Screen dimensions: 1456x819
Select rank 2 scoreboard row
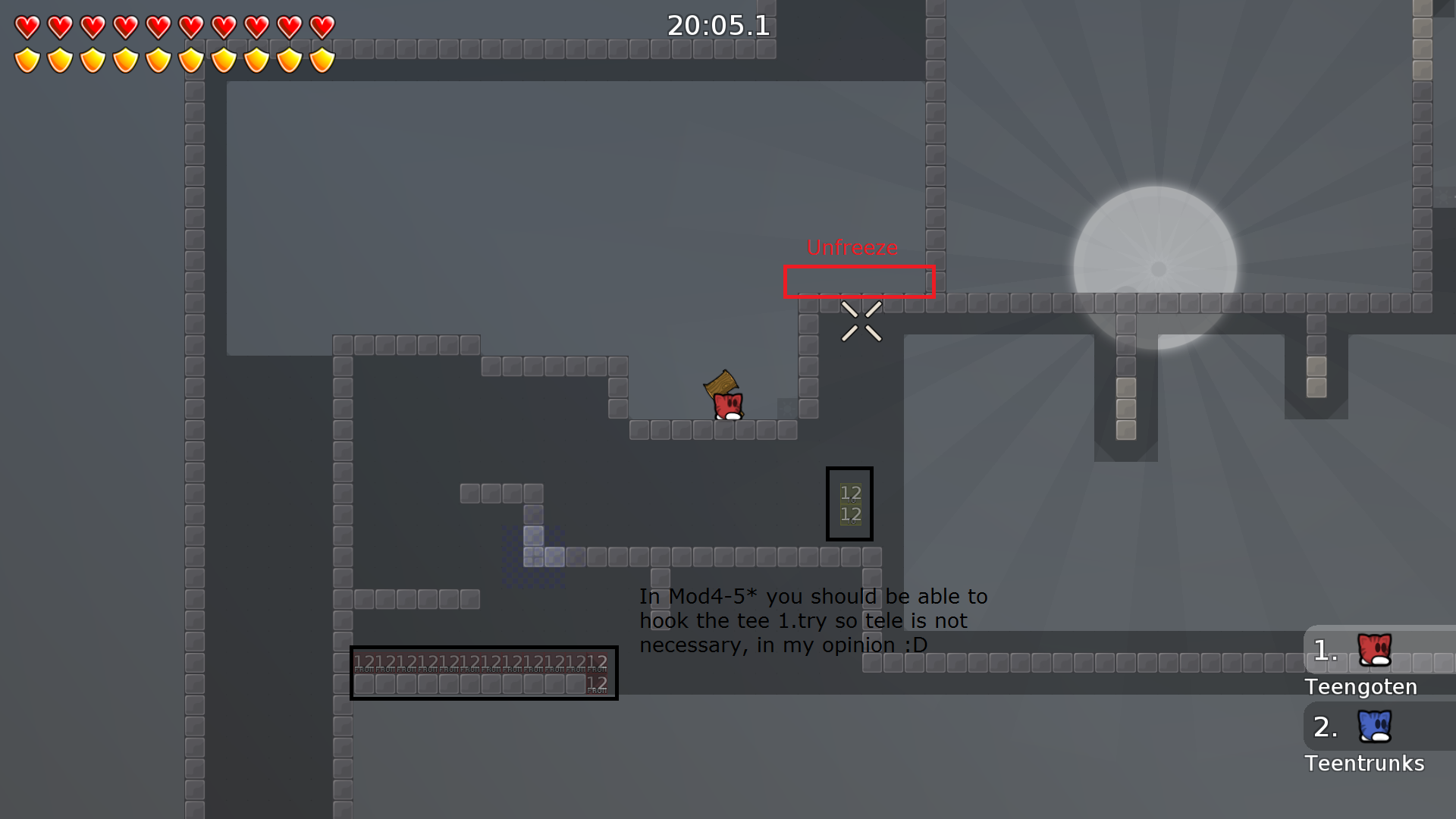(1325, 727)
